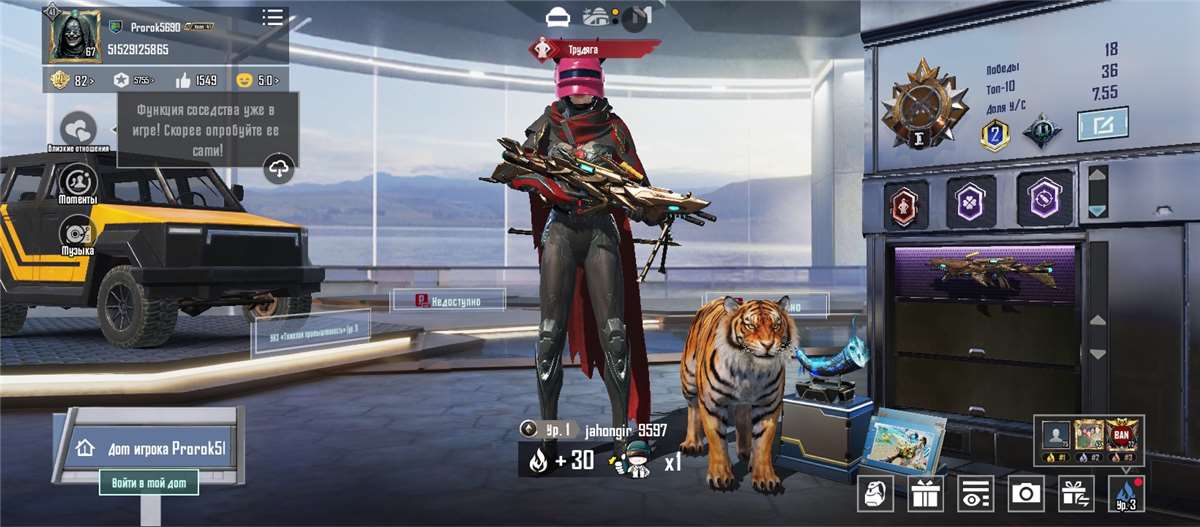Enter my home via Войти в мой дом
This screenshot has width=1200, height=527.
point(149,483)
